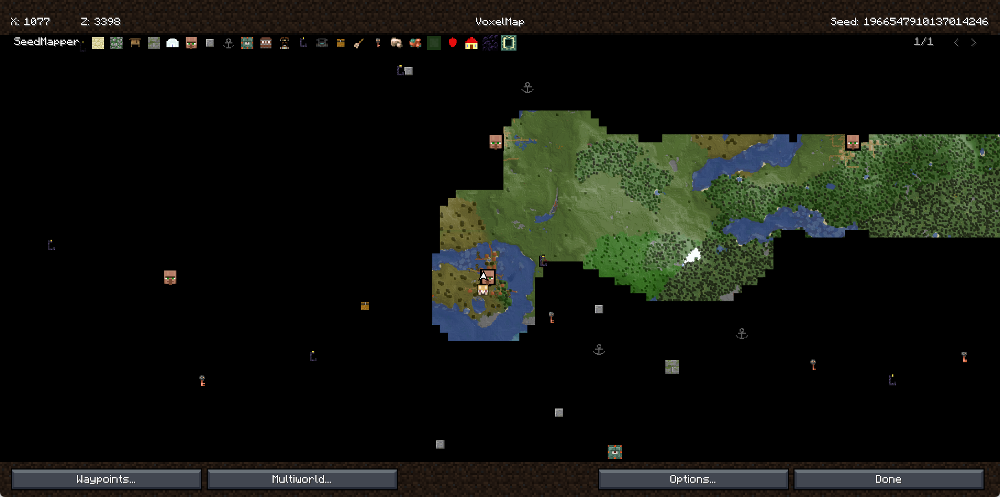Toggle the nether portal filter icon

click(x=490, y=43)
